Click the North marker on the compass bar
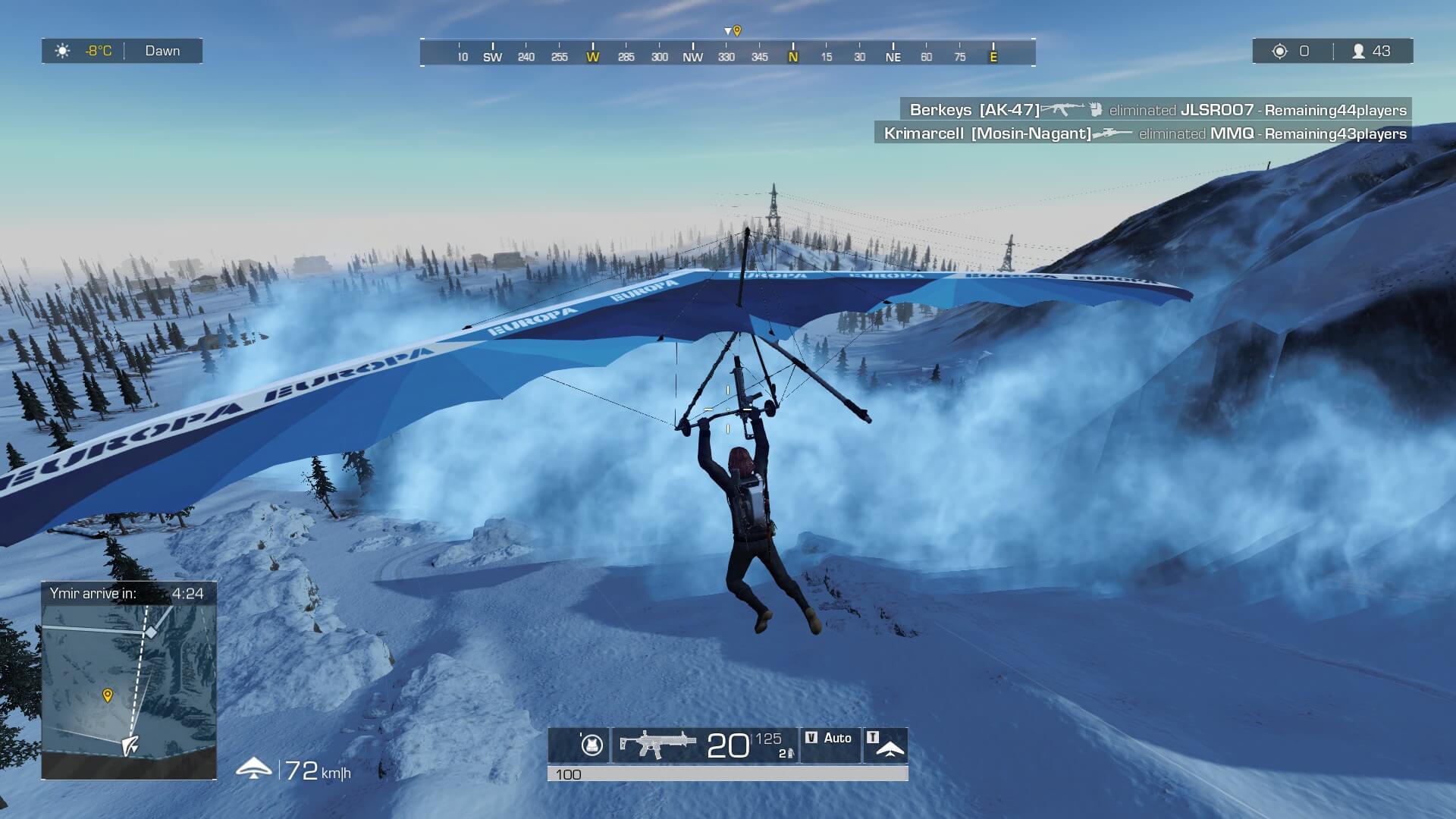This screenshot has height=819, width=1456. pos(793,57)
